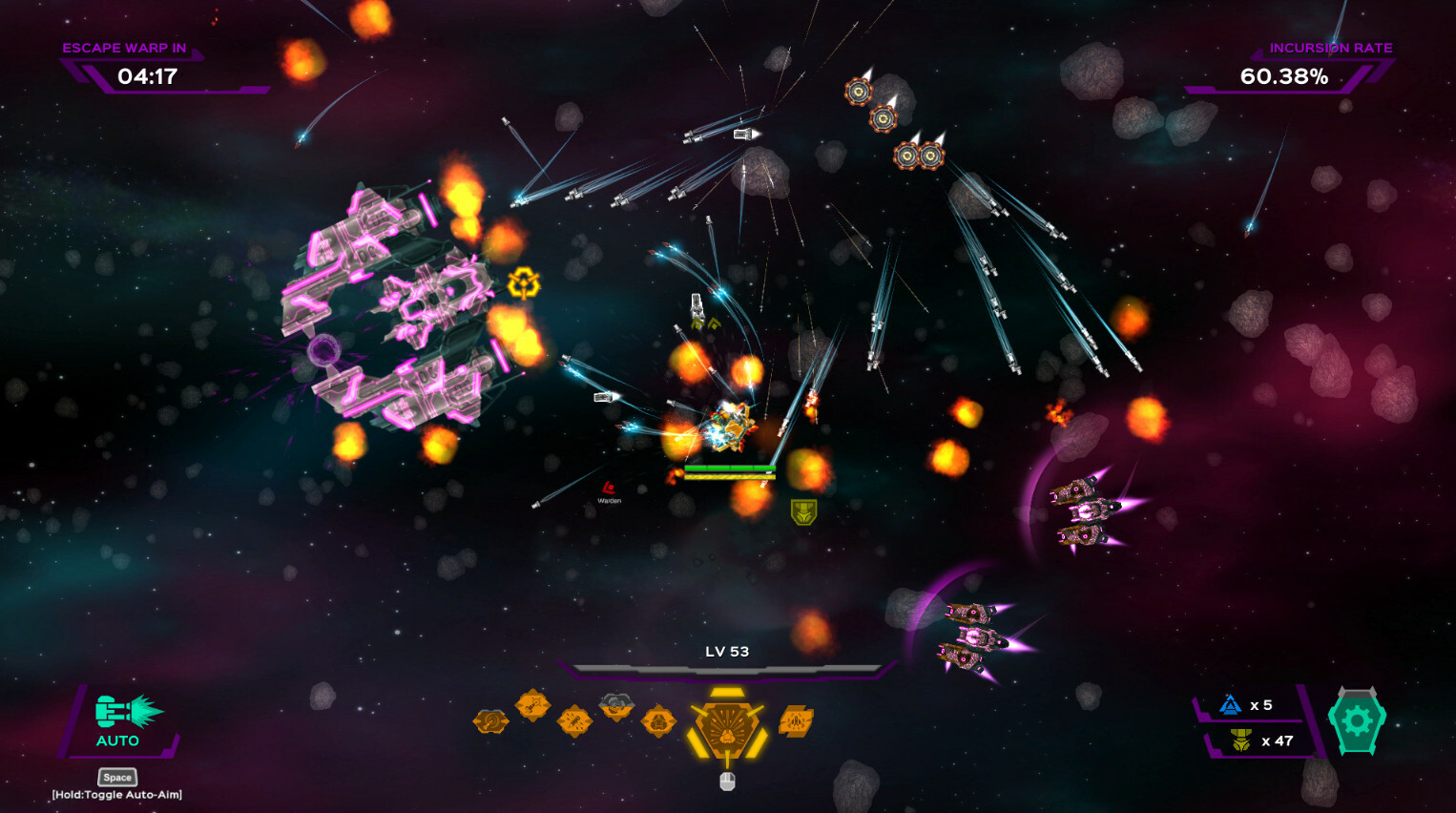Open the teal gear loadout emblem
The height and width of the screenshot is (813, 1456).
1357,722
